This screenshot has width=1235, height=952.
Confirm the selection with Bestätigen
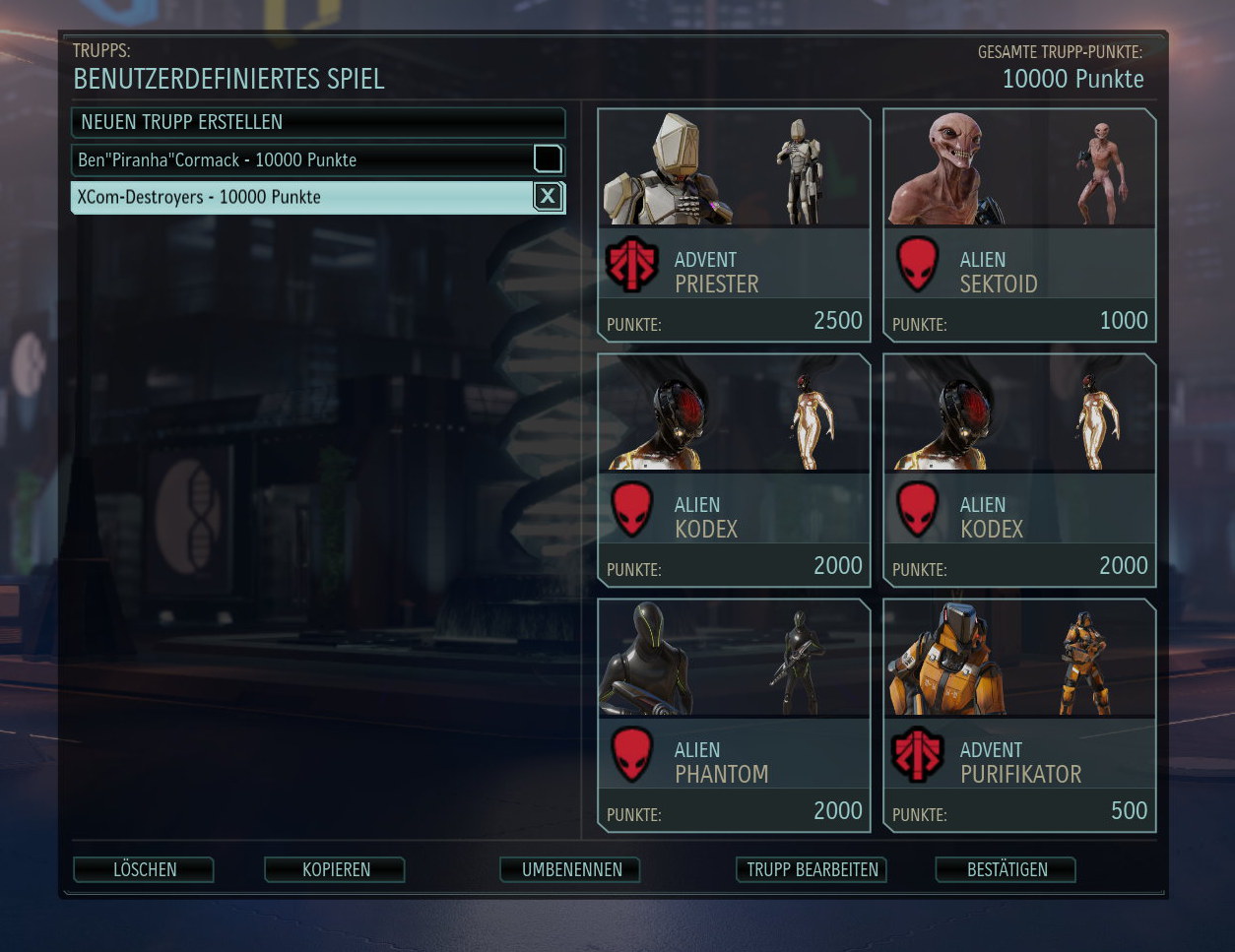pos(1007,869)
